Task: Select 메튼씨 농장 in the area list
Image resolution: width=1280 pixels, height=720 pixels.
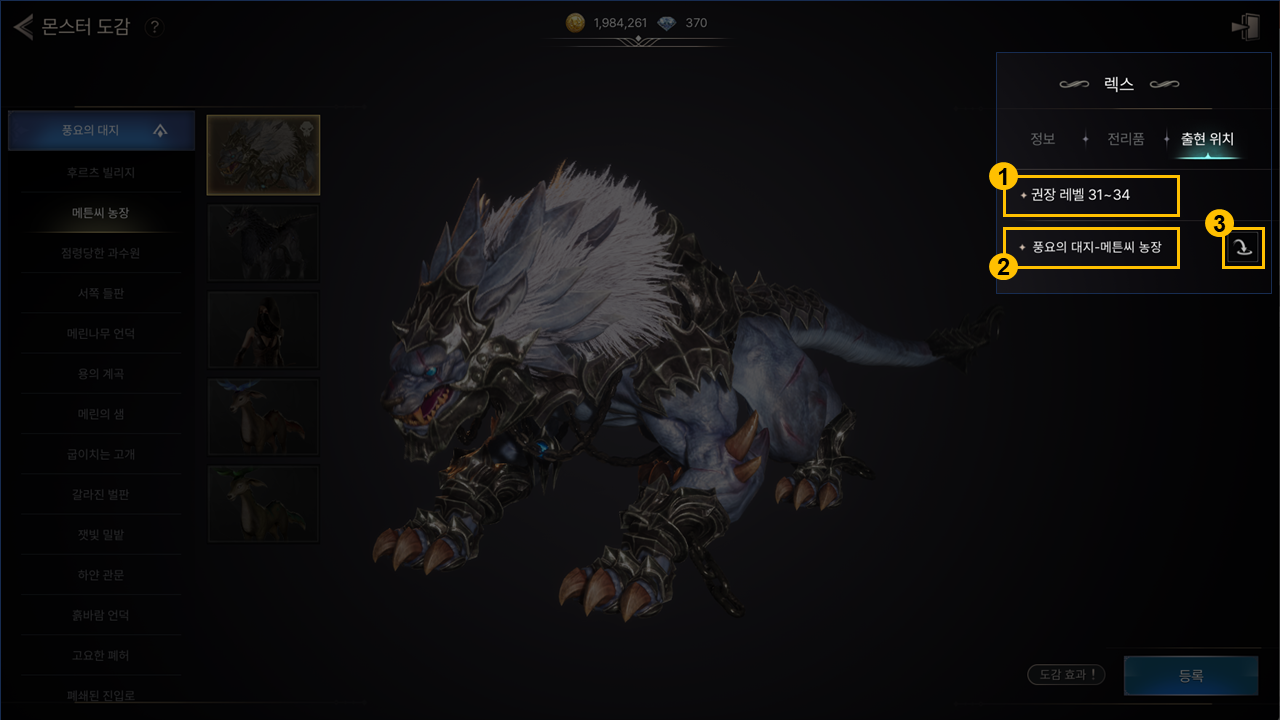Action: 100,213
